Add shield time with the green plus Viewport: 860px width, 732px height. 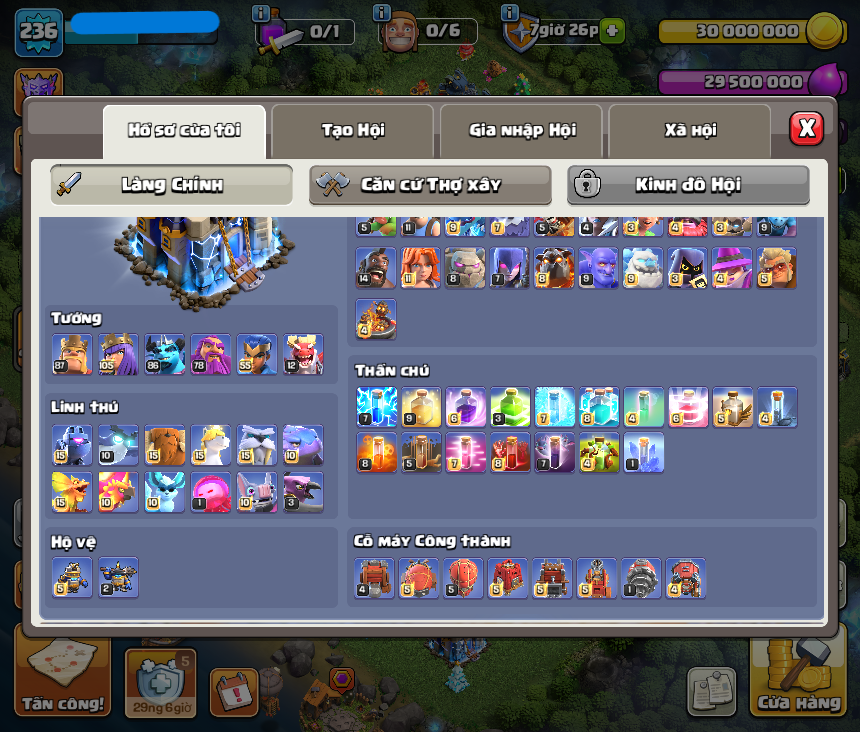tap(612, 31)
